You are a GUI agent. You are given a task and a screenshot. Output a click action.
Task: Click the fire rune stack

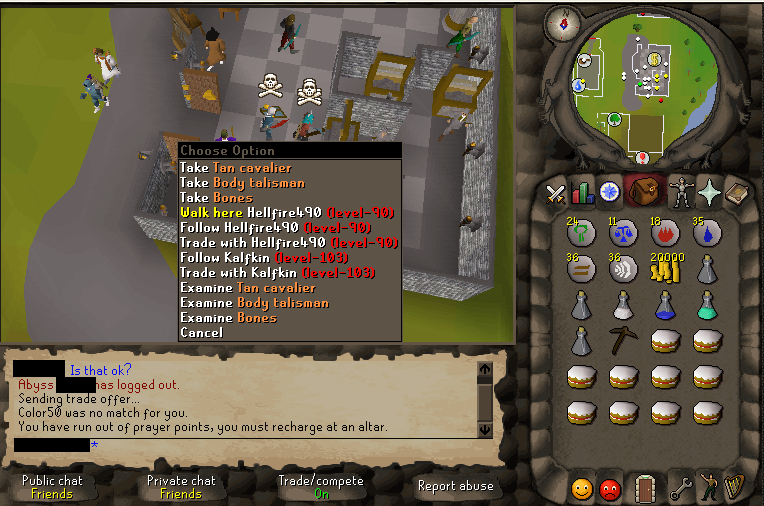pyautogui.click(x=667, y=233)
